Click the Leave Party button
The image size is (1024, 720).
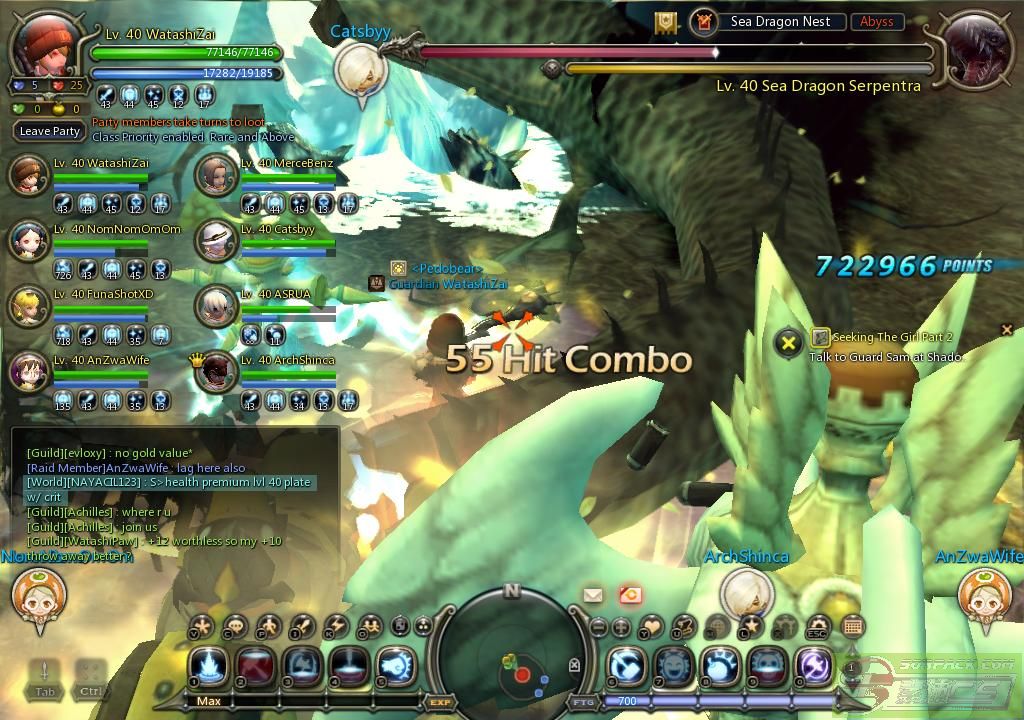[x=50, y=131]
